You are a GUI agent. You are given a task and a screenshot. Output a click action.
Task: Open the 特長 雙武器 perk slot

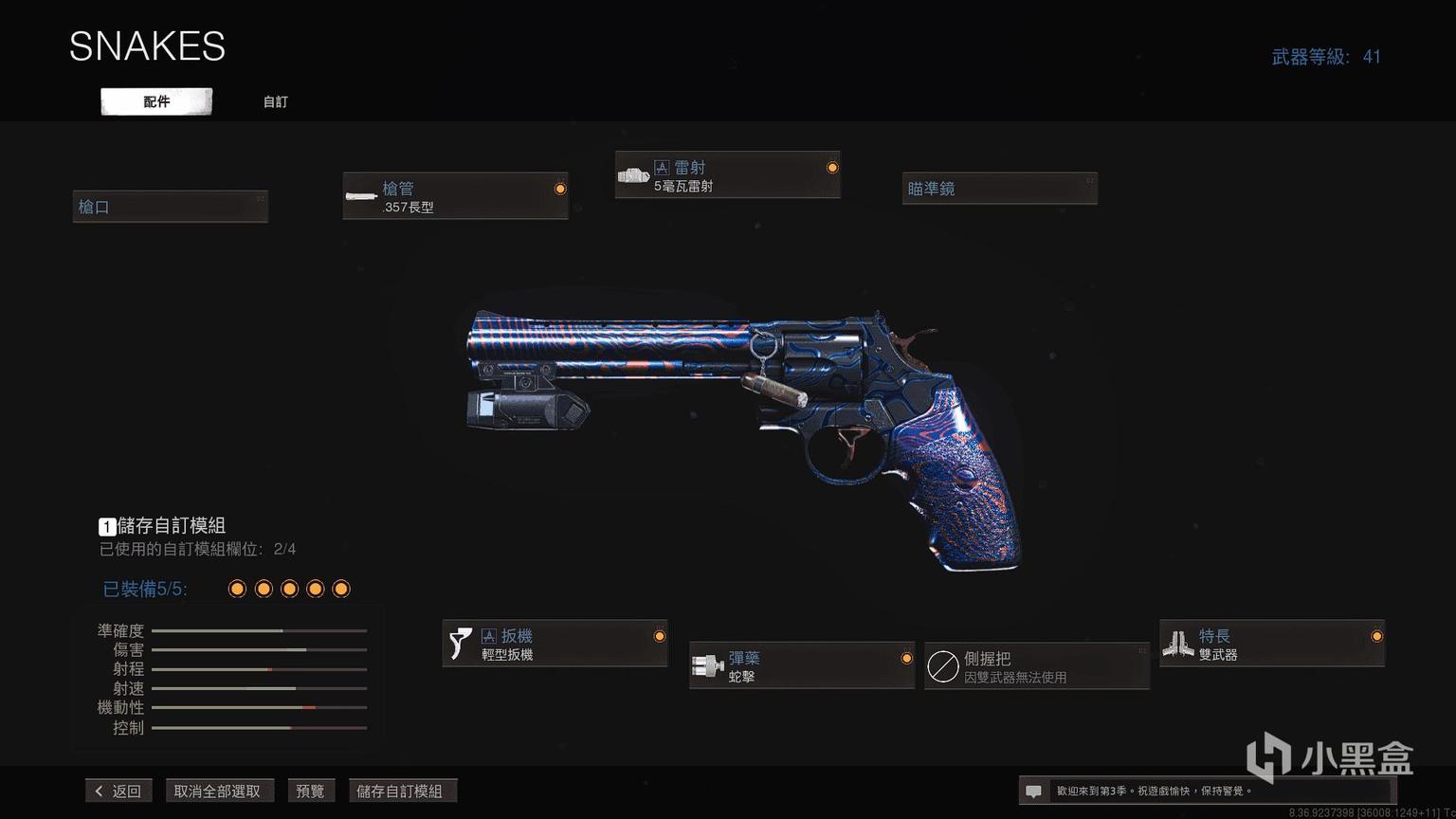click(x=1271, y=644)
